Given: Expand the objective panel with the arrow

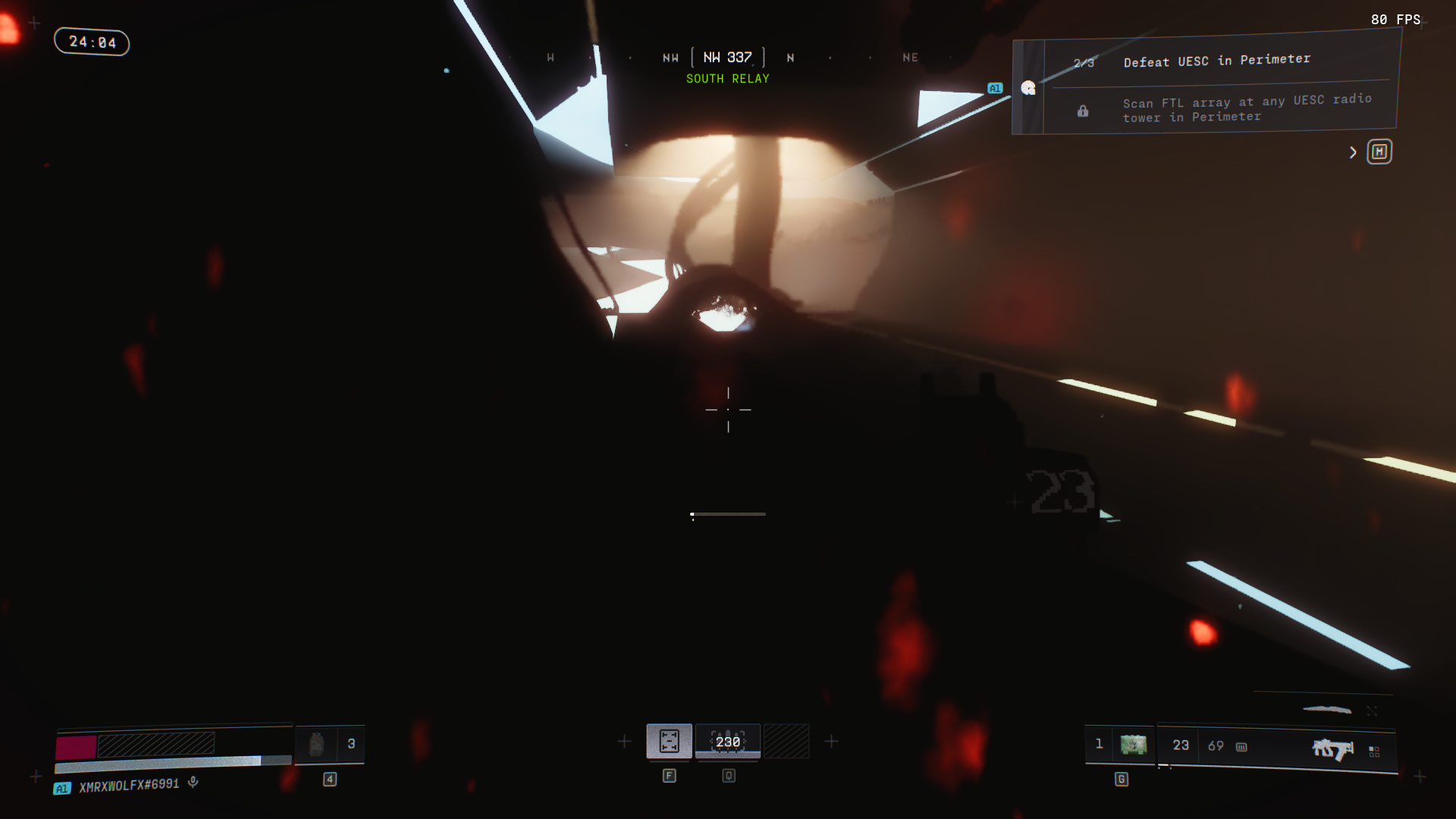Looking at the screenshot, I should pos(1353,152).
